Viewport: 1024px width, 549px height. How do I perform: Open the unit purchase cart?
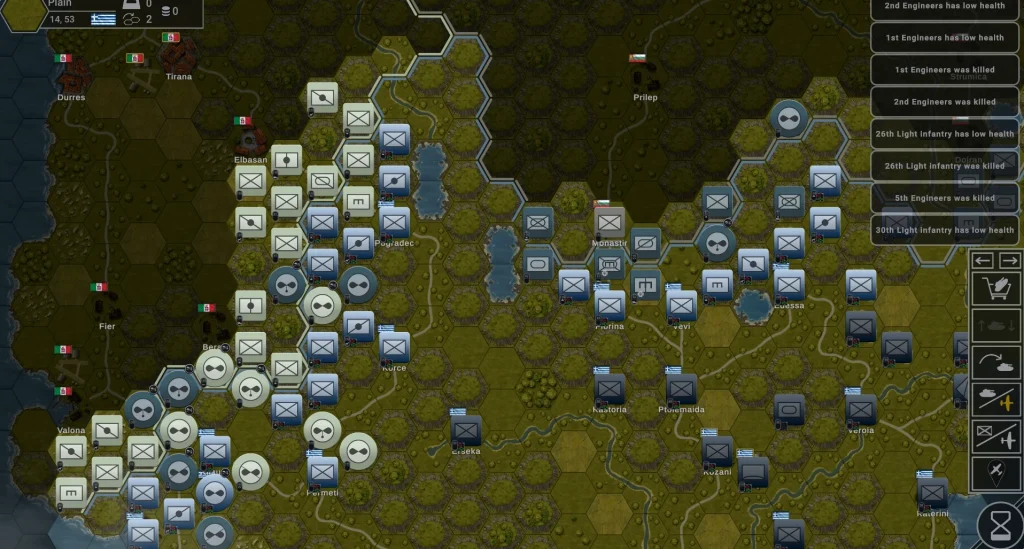point(997,290)
